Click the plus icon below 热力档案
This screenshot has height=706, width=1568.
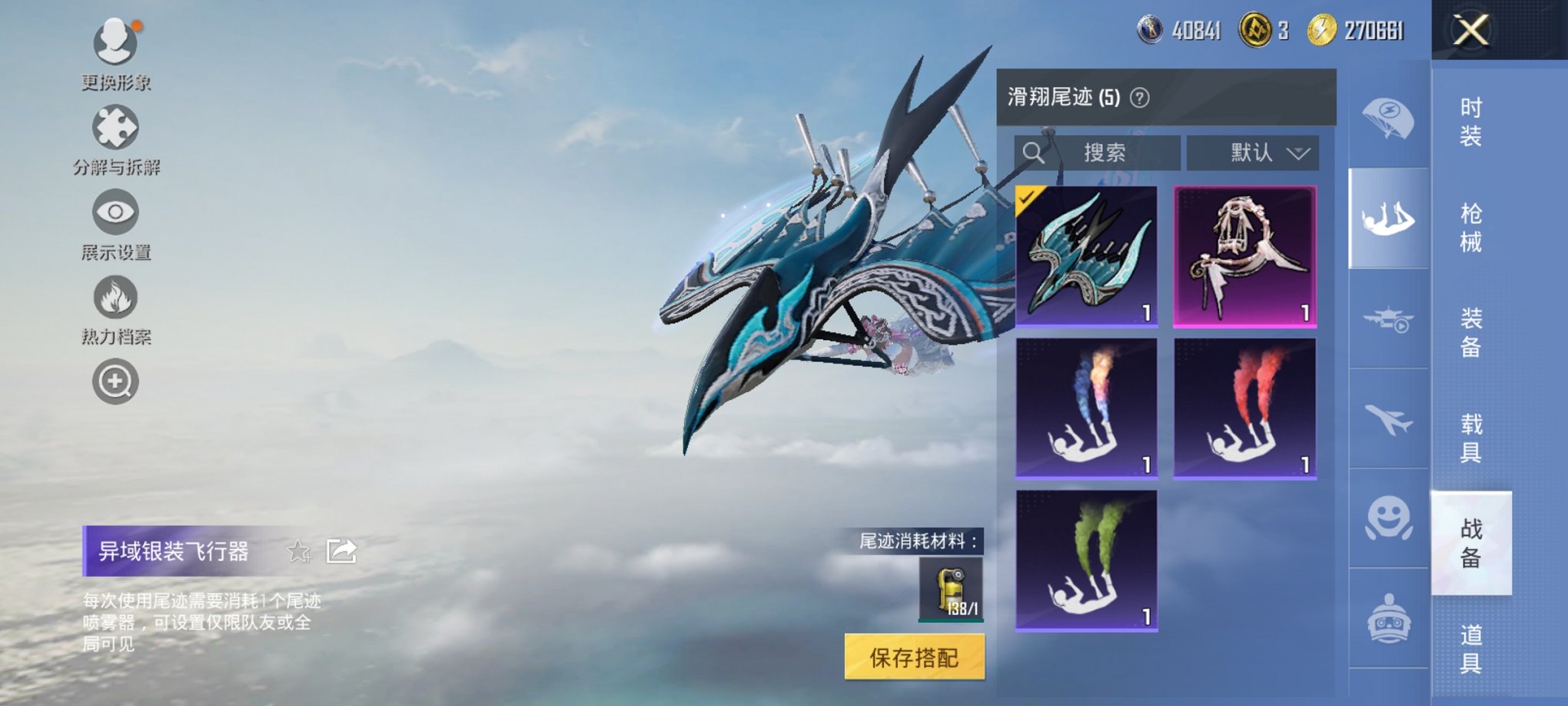114,381
